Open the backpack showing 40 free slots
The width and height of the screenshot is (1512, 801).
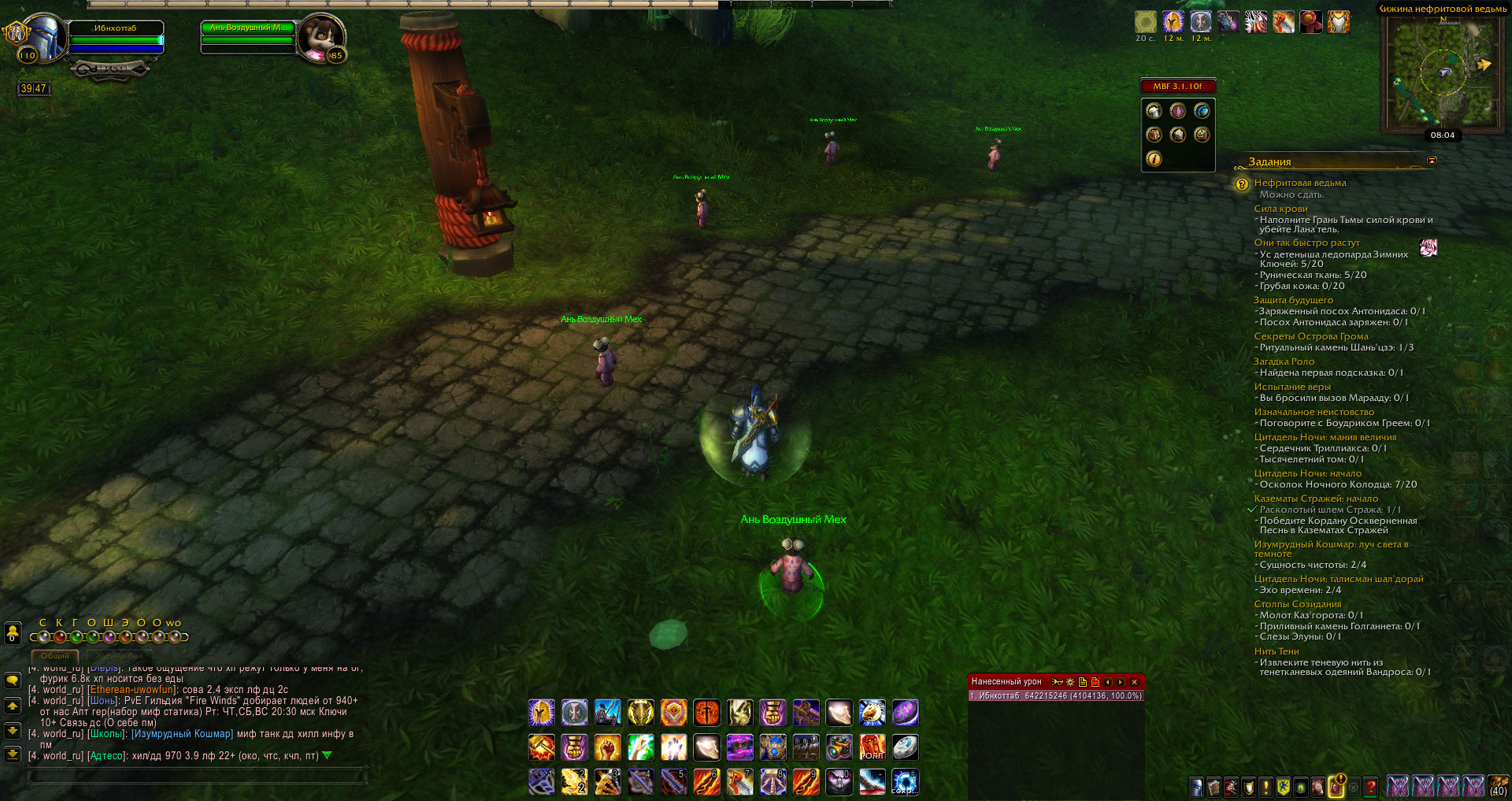point(1498,786)
